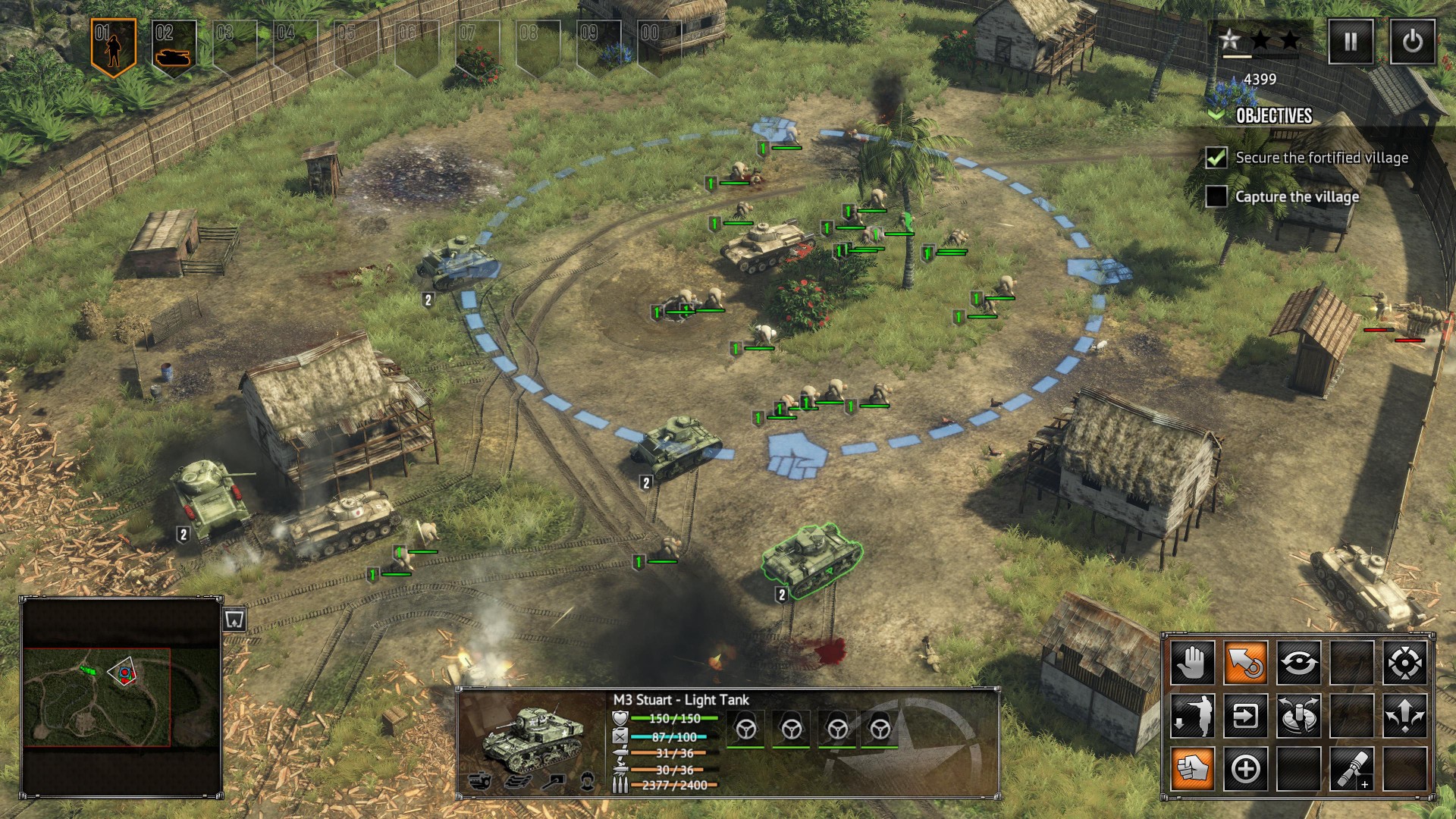
Task: Open the power/quit menu button
Action: pyautogui.click(x=1412, y=41)
